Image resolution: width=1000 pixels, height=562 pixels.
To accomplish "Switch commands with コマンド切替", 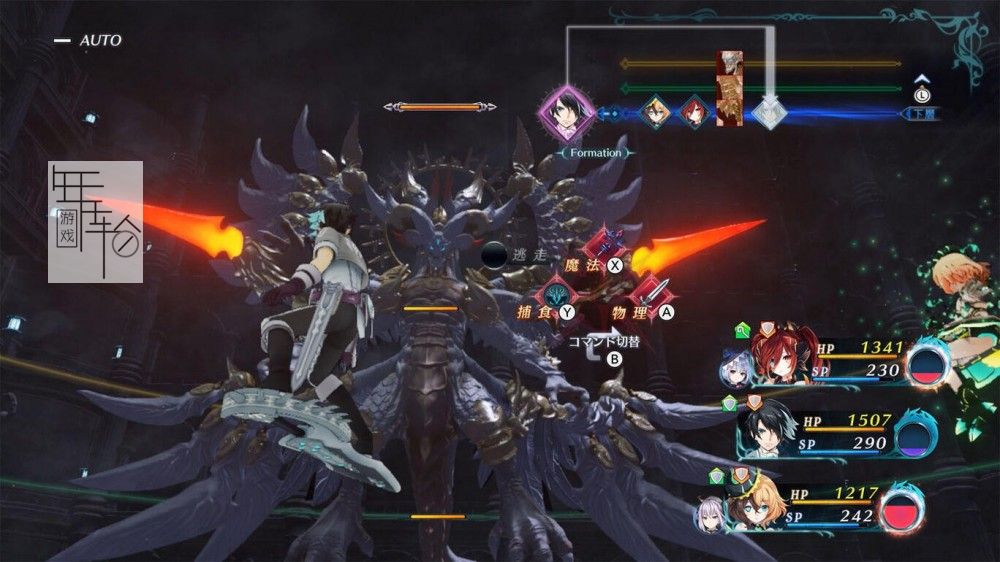I will (605, 343).
